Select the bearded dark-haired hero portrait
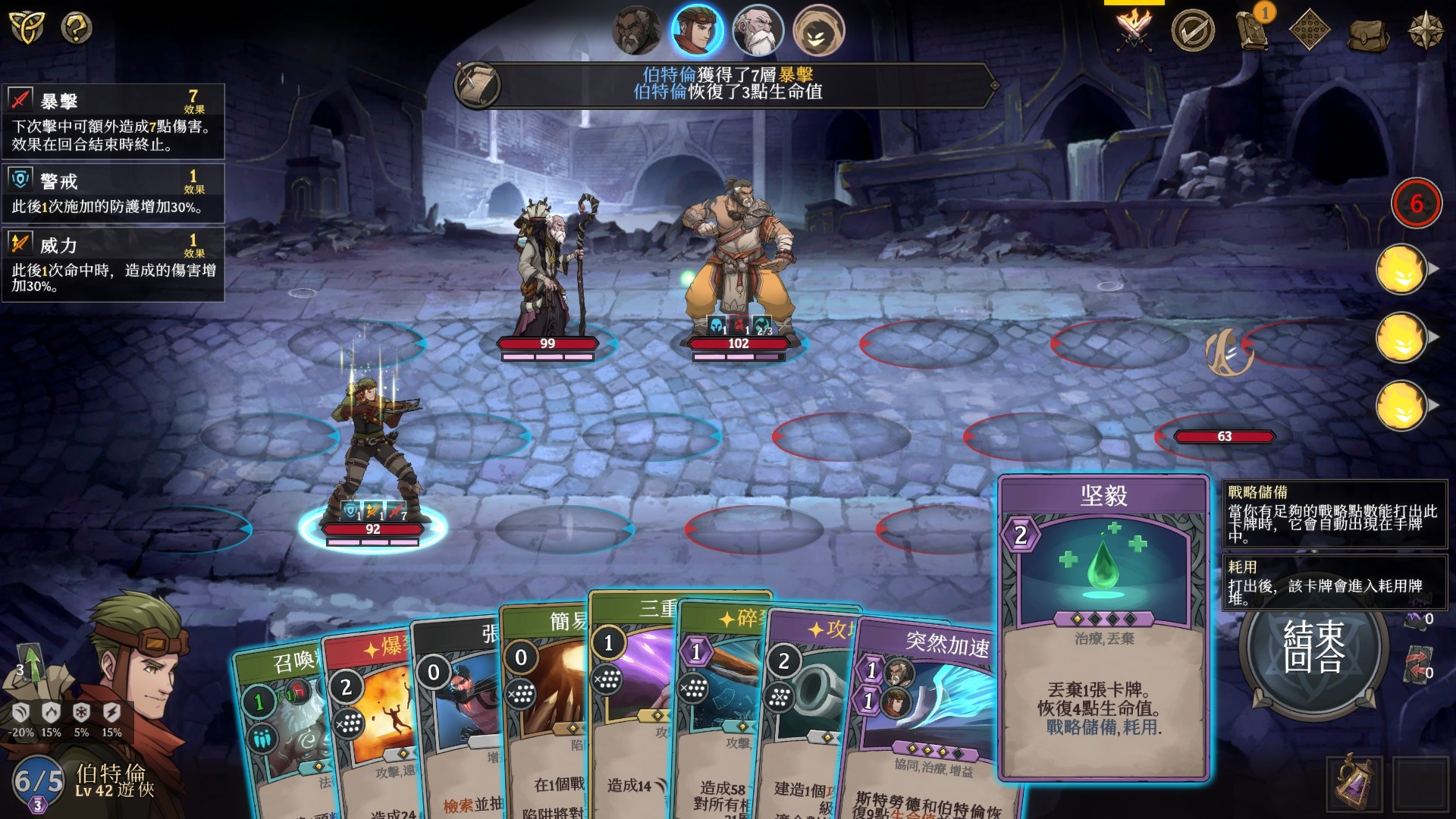 tap(637, 30)
